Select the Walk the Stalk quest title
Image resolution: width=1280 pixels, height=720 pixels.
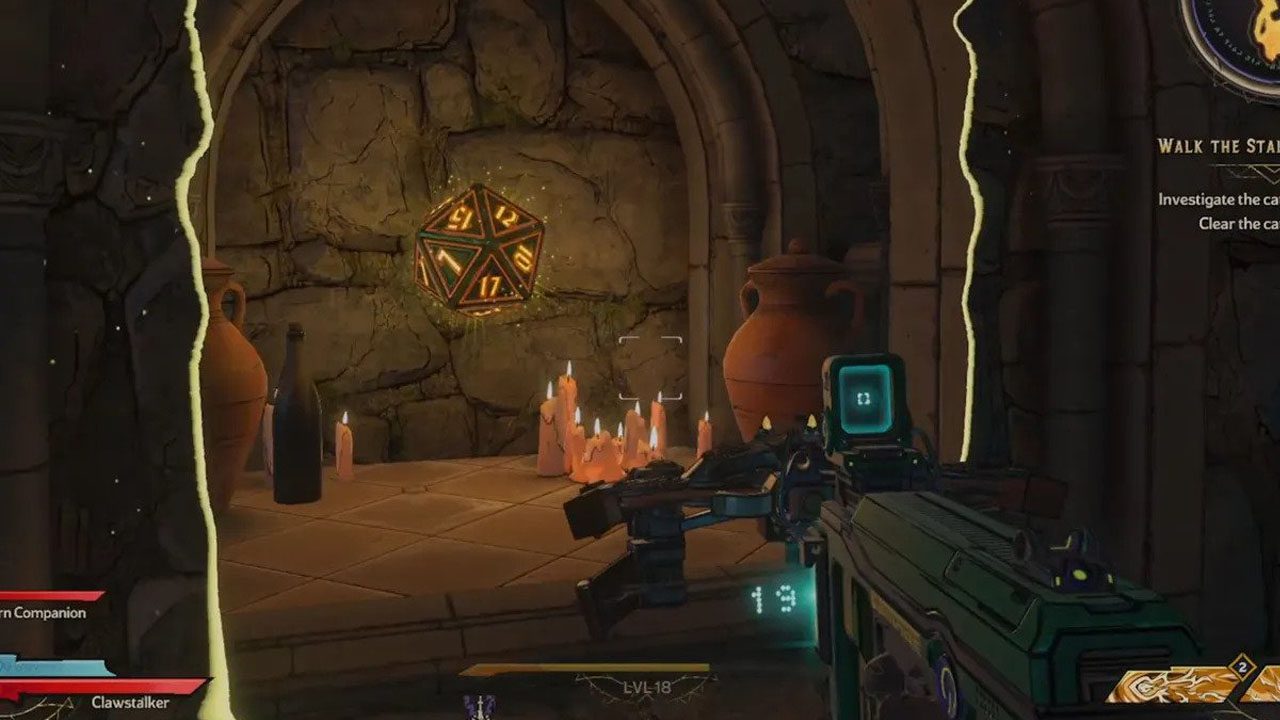(x=1218, y=146)
